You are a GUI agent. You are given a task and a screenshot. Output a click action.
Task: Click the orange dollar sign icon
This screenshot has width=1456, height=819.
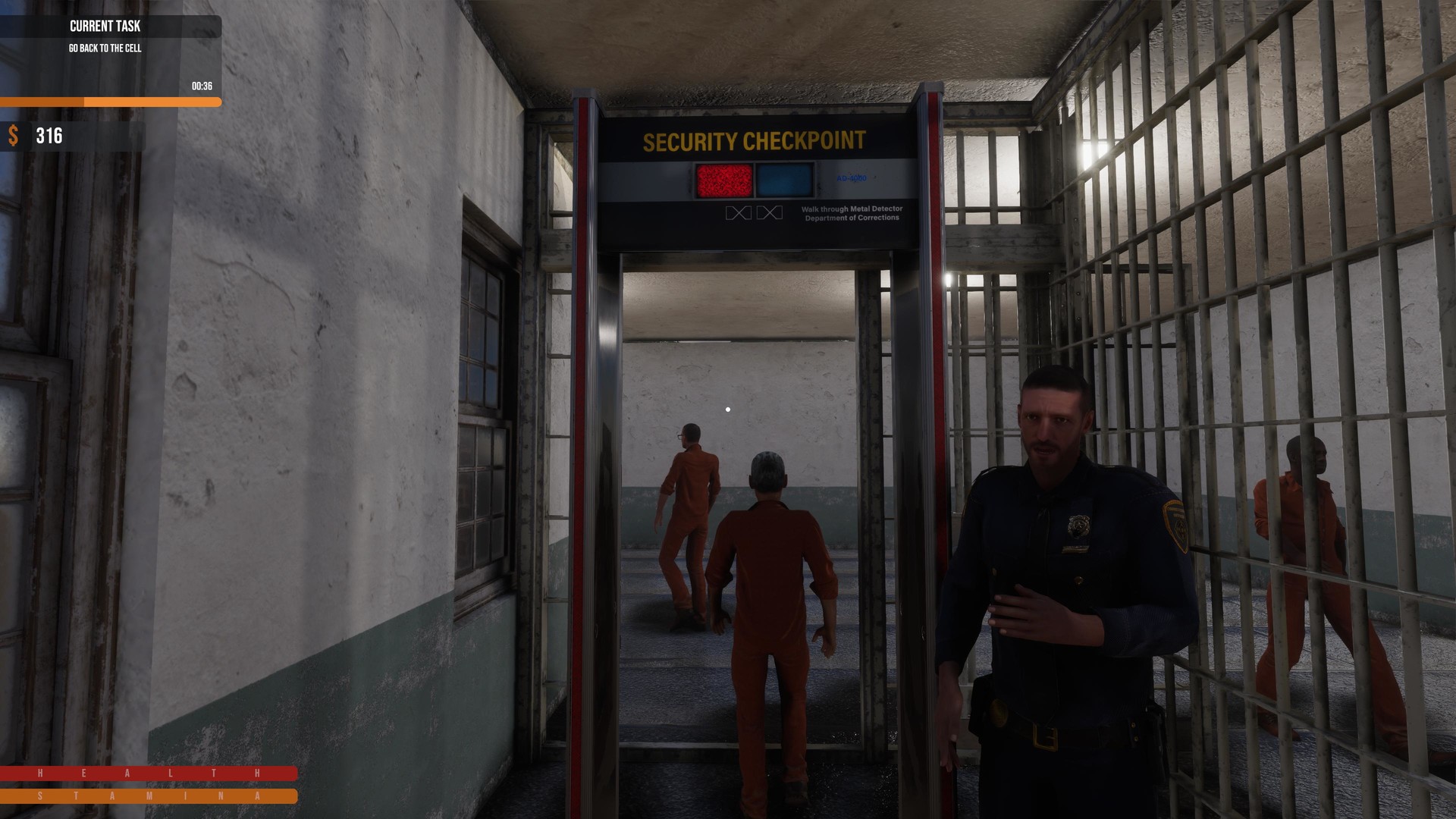(x=13, y=137)
